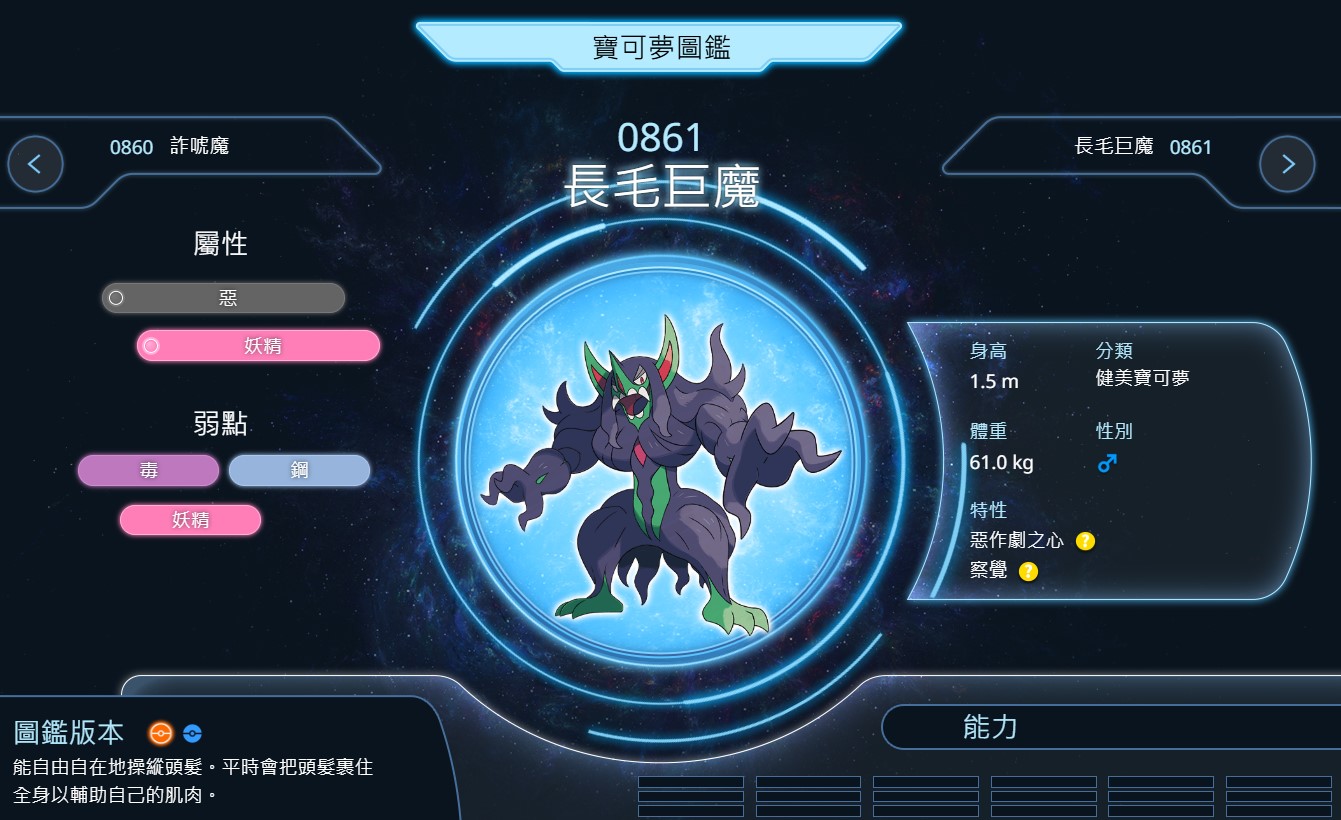Show info for 惡作劇之心 ability
Image resolution: width=1341 pixels, height=820 pixels.
click(1085, 541)
